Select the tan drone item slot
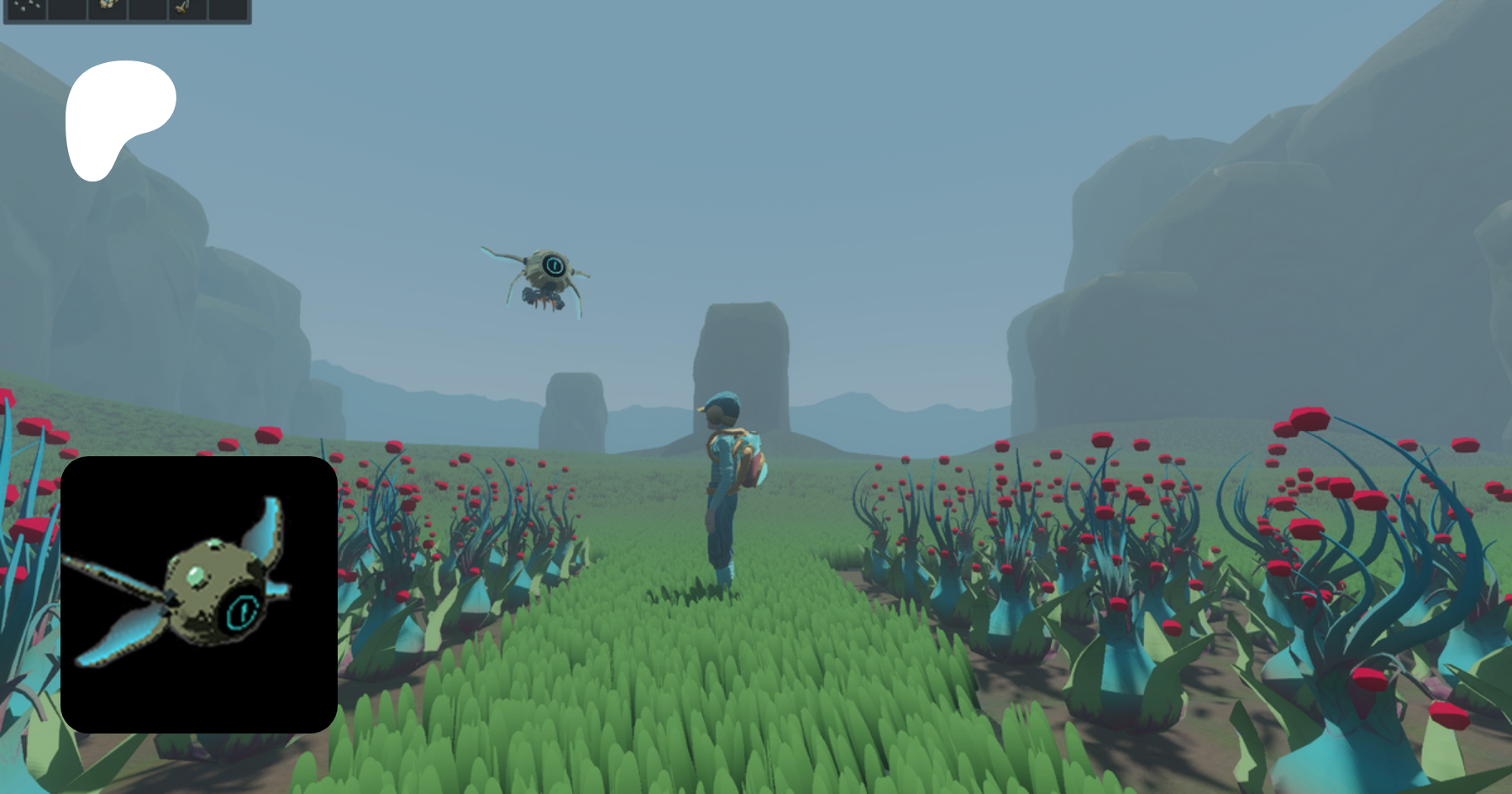1512x794 pixels. pos(108,8)
